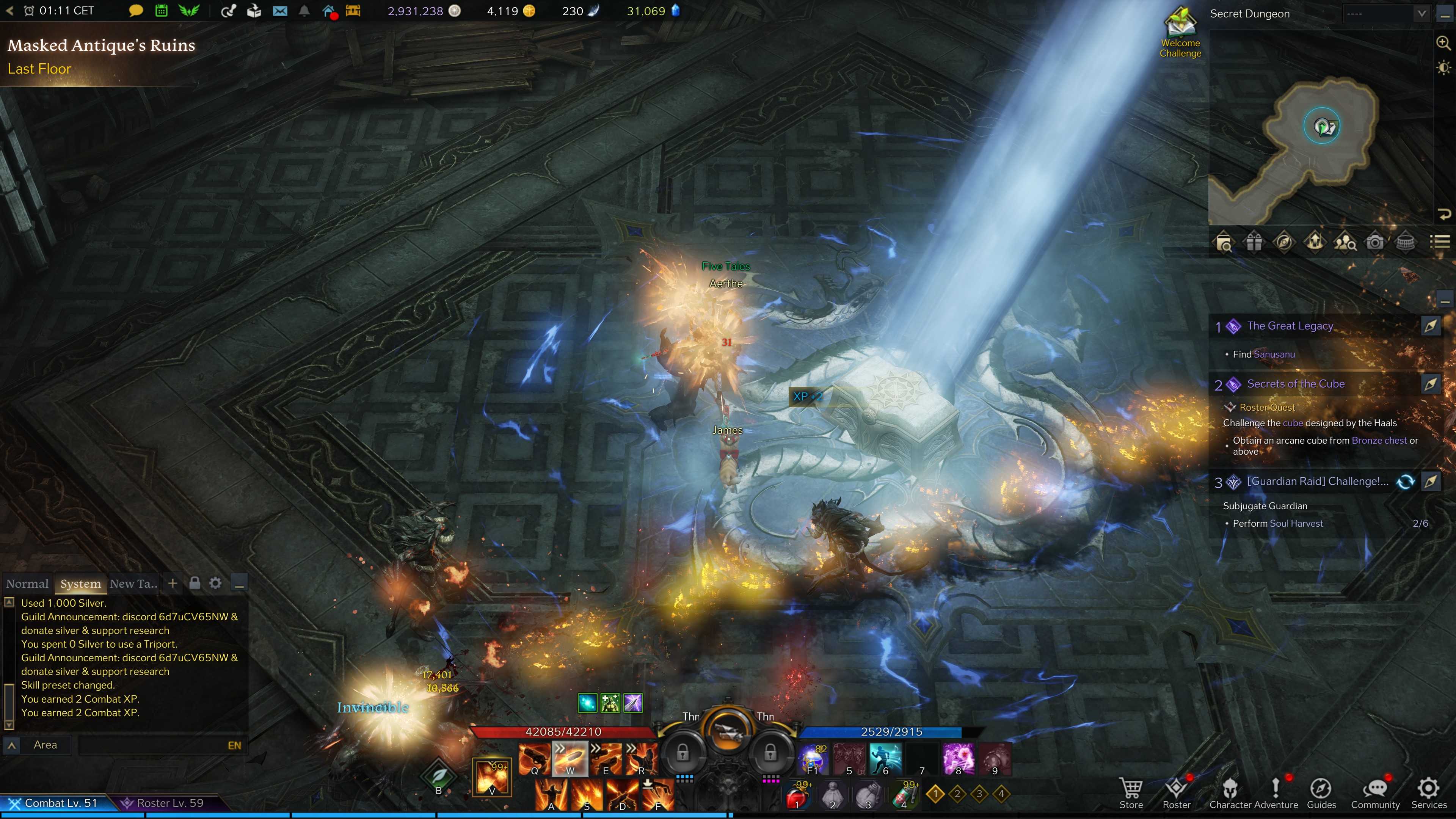Zoom the minimap with the magnifier button
The width and height of the screenshot is (1456, 819).
pos(1443,42)
